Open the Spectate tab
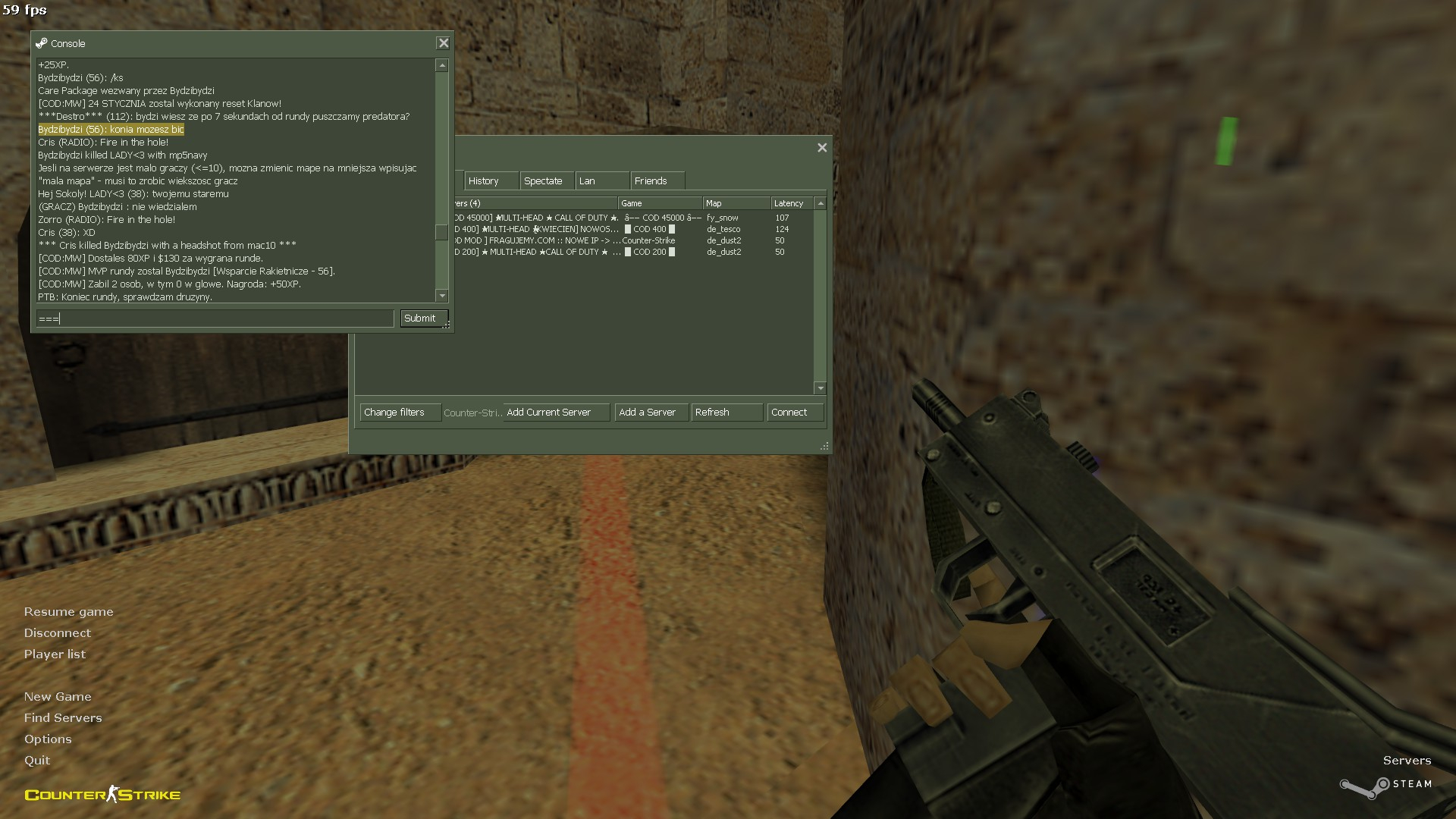This screenshot has height=819, width=1456. tap(547, 181)
